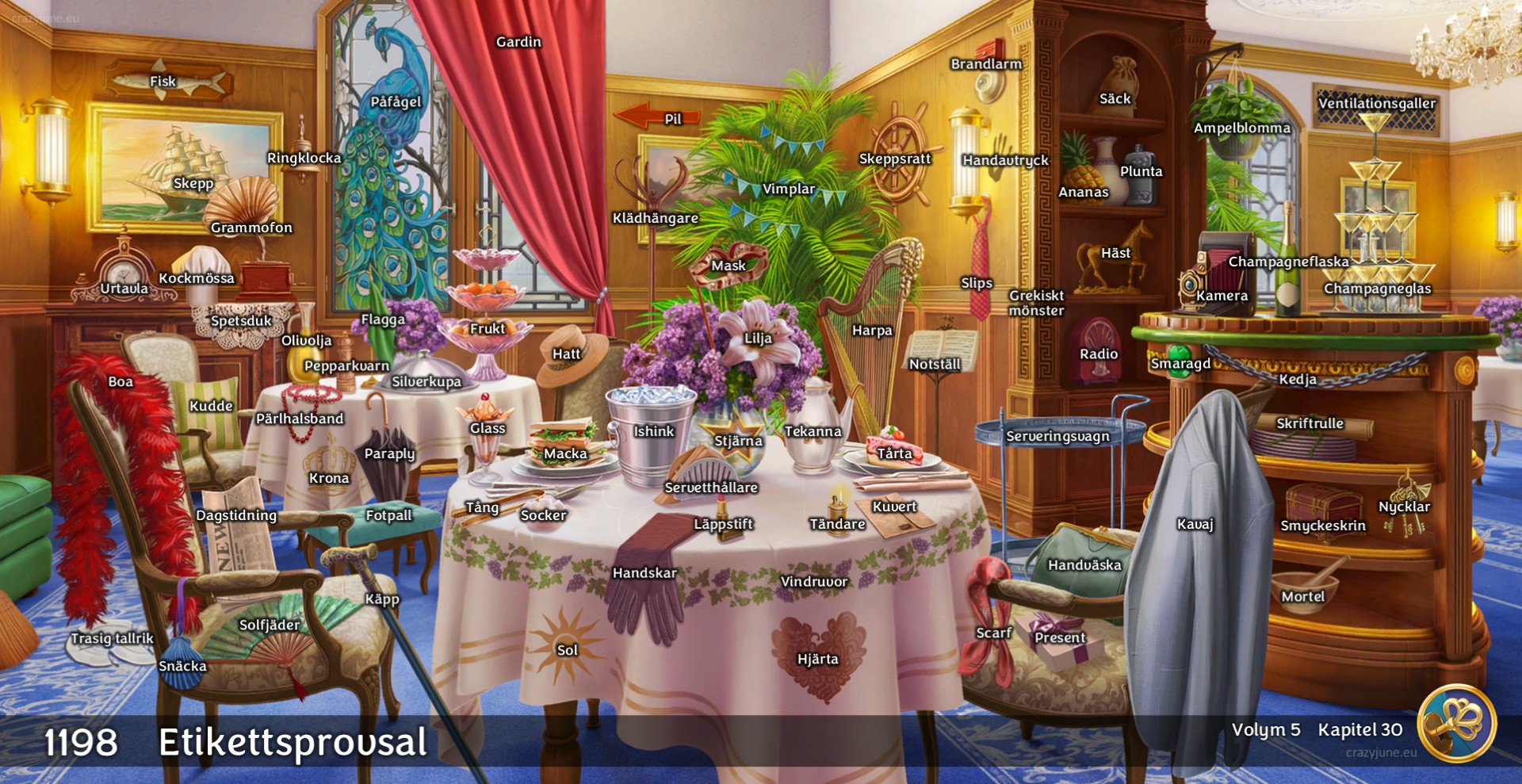Image resolution: width=1522 pixels, height=784 pixels.
Task: Select the "Champagneflaska" label
Action: coord(1288,262)
